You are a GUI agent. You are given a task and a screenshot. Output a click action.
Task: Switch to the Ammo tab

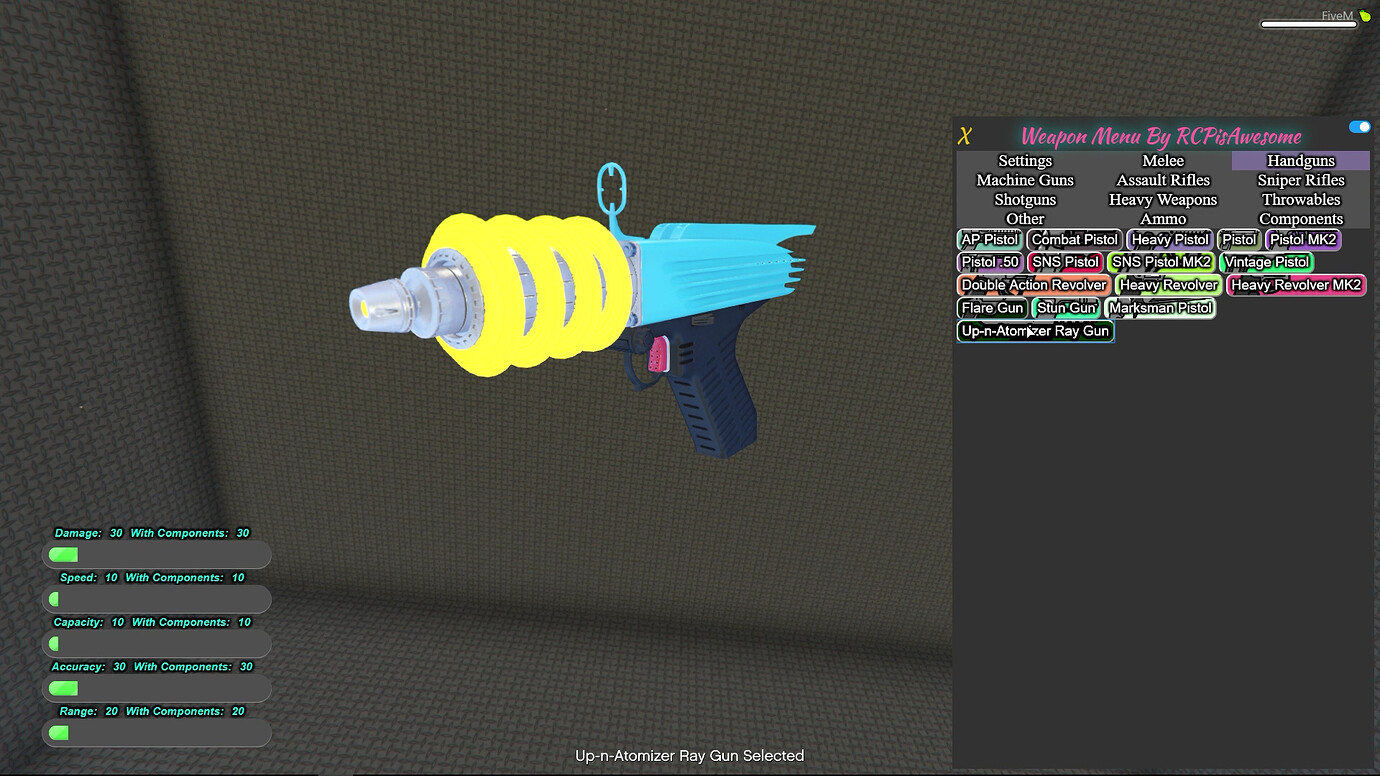(x=1162, y=218)
